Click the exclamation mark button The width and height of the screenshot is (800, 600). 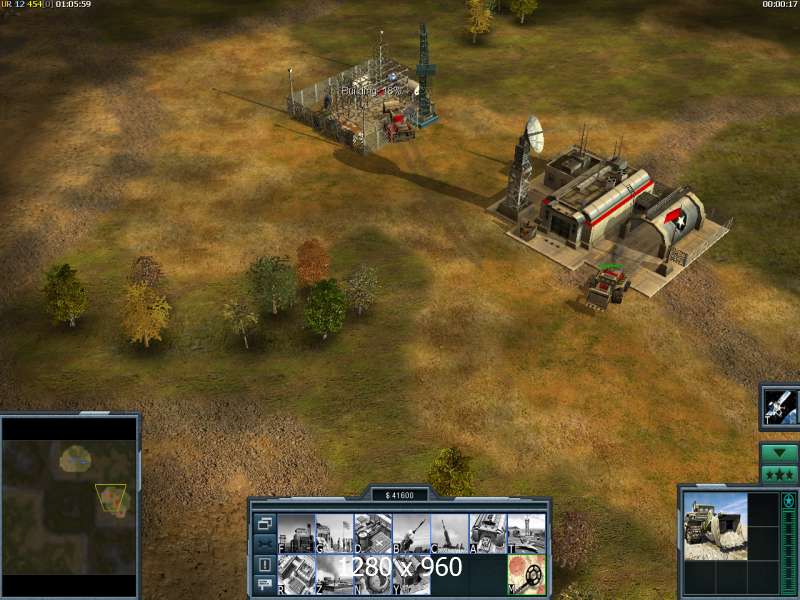click(265, 564)
